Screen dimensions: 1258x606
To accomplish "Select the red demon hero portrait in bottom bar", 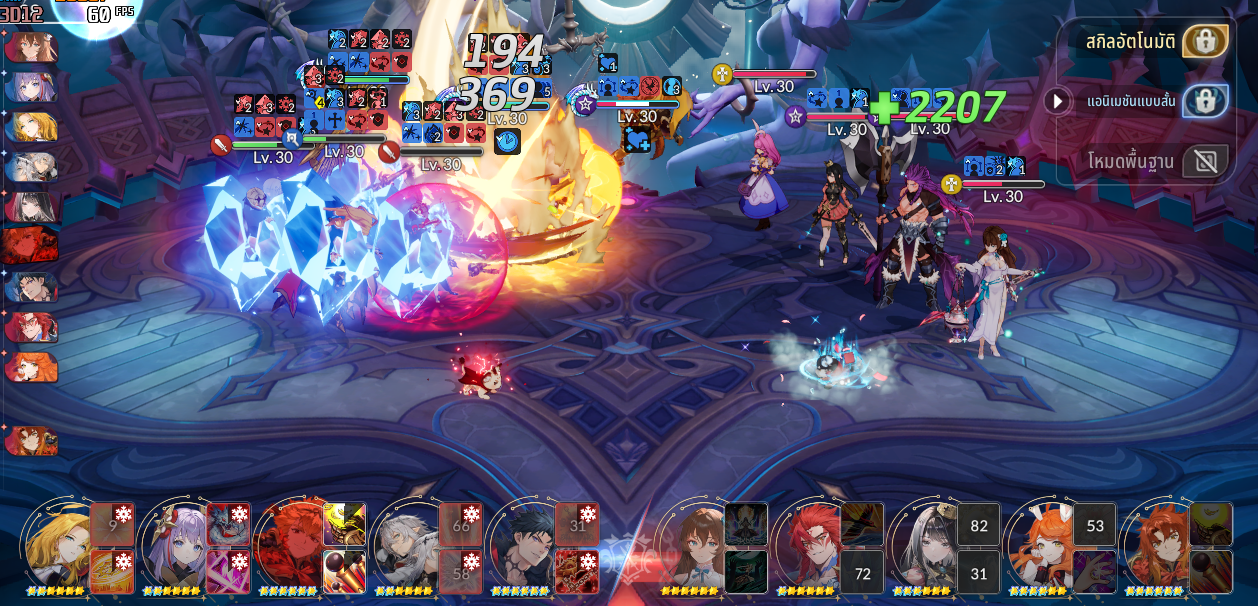I will [290, 547].
